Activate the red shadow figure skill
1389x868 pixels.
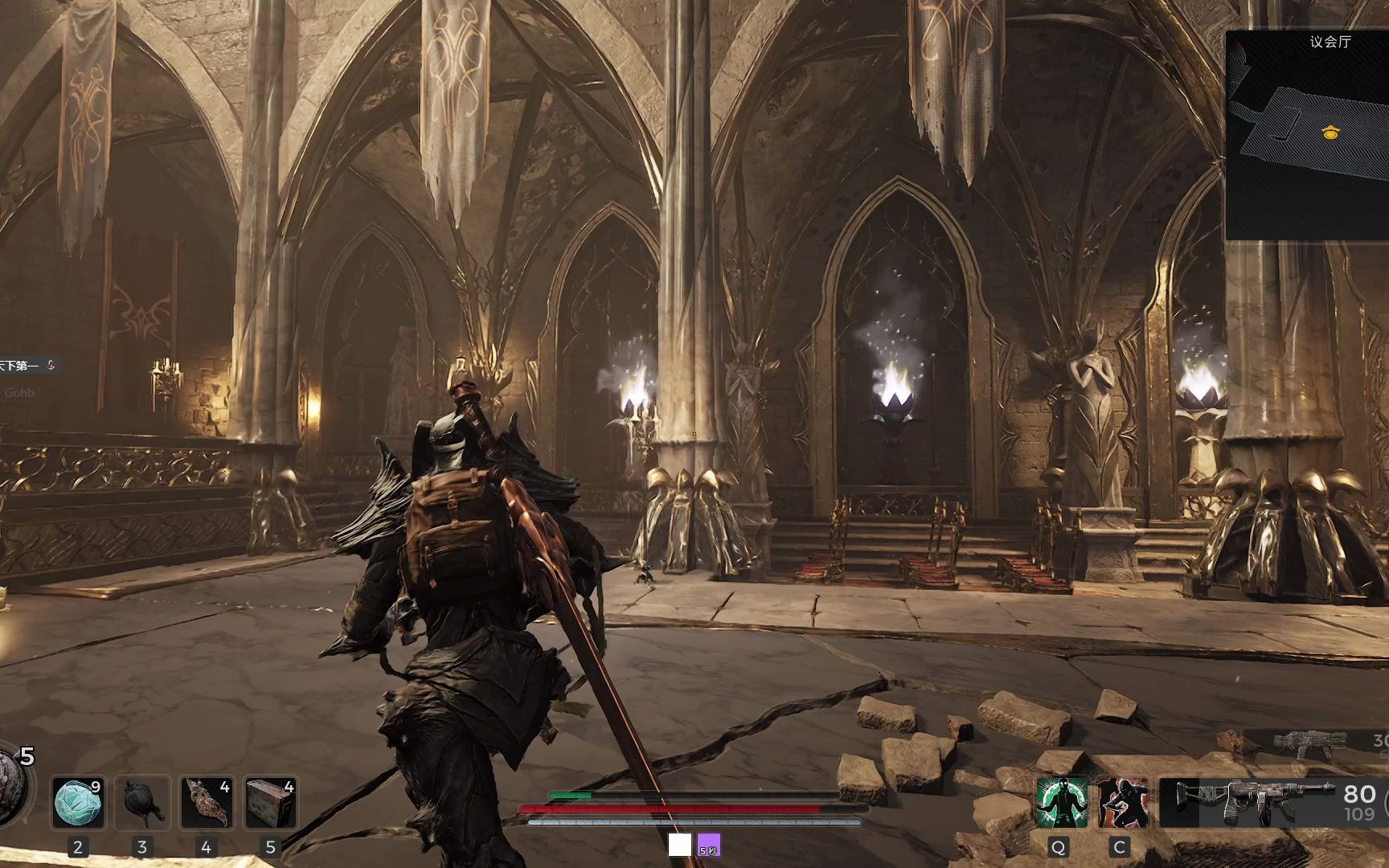point(1122,802)
